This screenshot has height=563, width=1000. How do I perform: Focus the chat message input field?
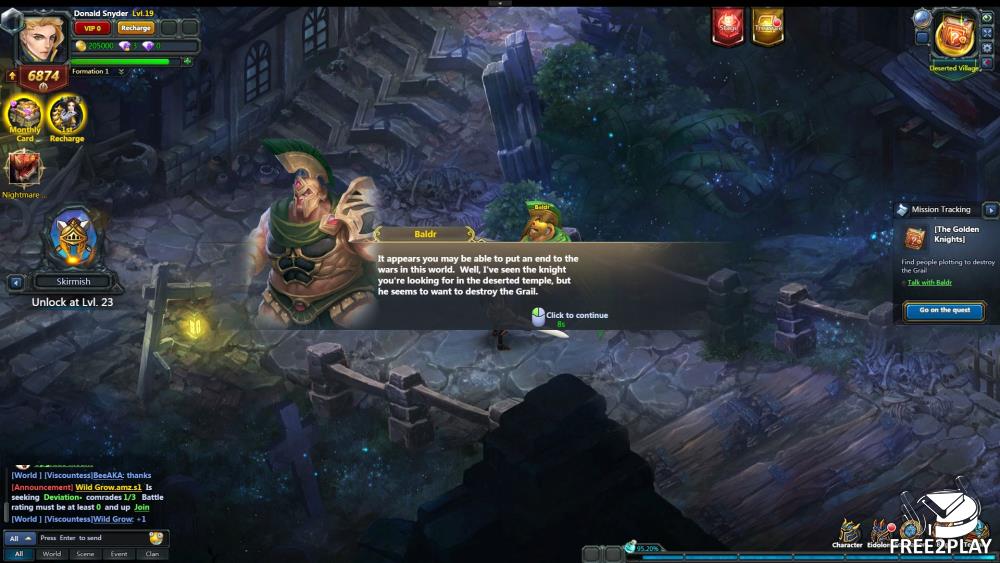(x=90, y=538)
